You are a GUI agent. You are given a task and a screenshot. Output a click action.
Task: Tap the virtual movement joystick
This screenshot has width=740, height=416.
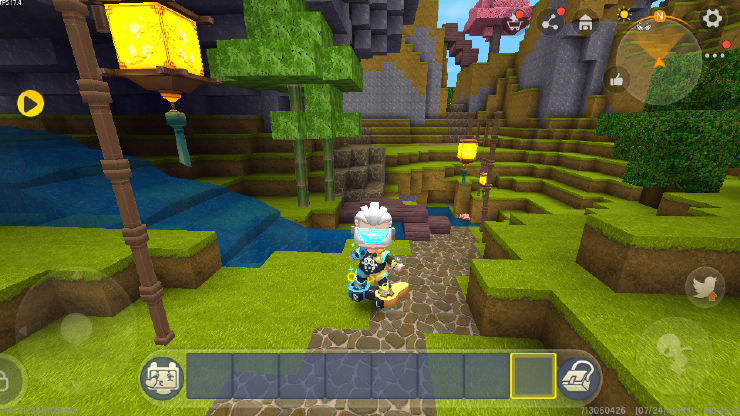tap(75, 328)
